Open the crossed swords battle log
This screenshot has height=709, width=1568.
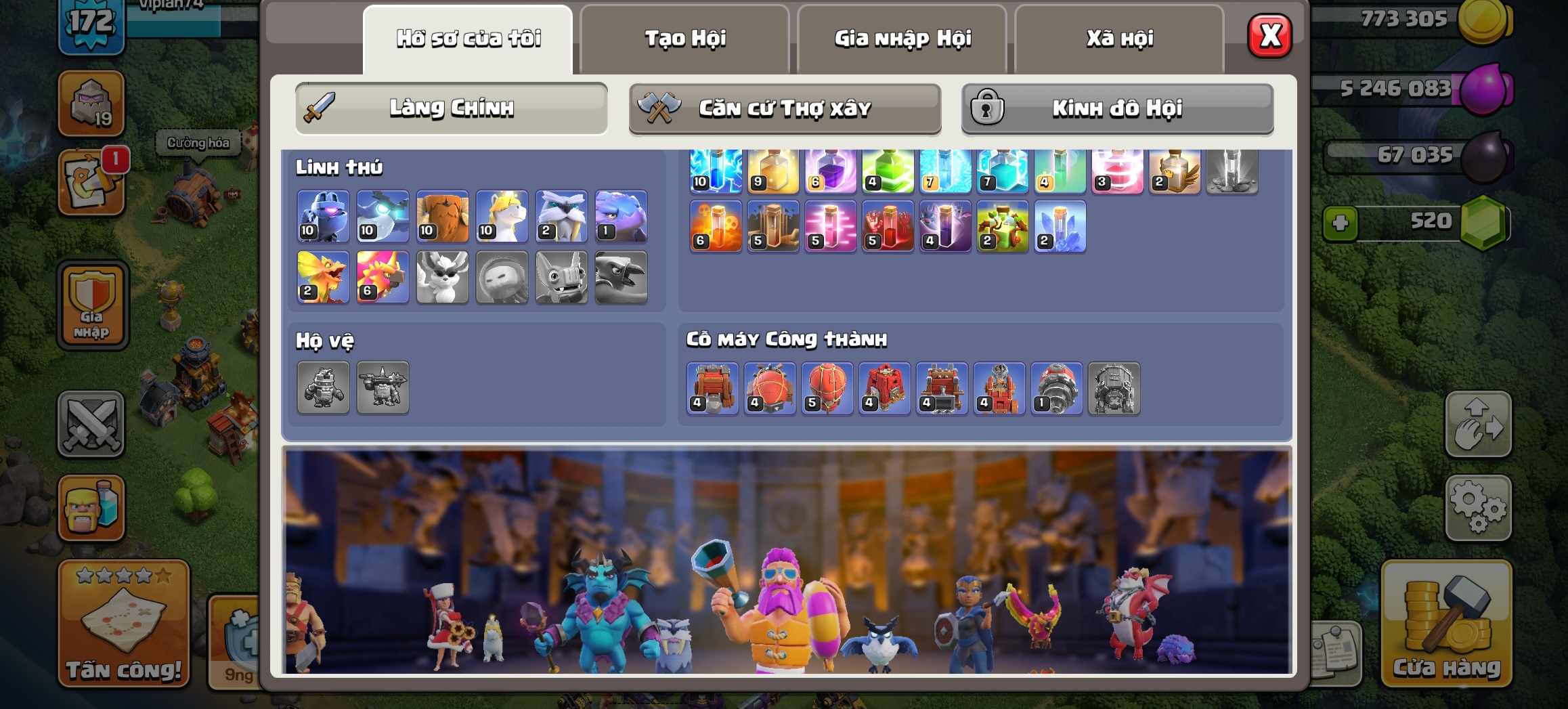[x=91, y=425]
